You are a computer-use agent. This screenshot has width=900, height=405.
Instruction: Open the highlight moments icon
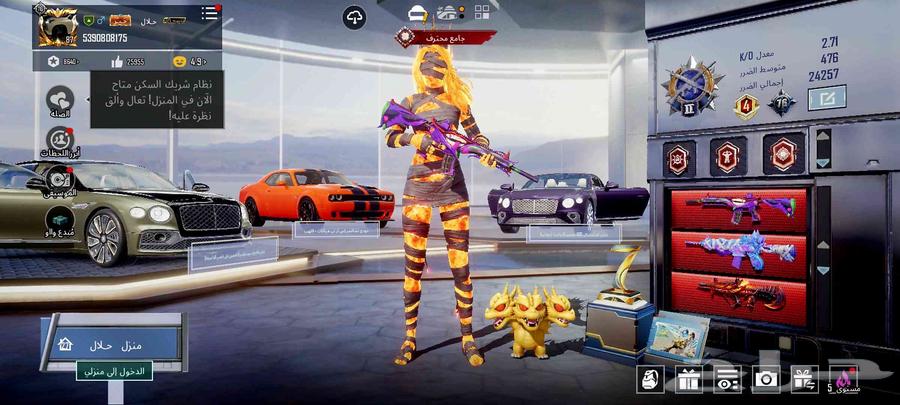click(60, 138)
